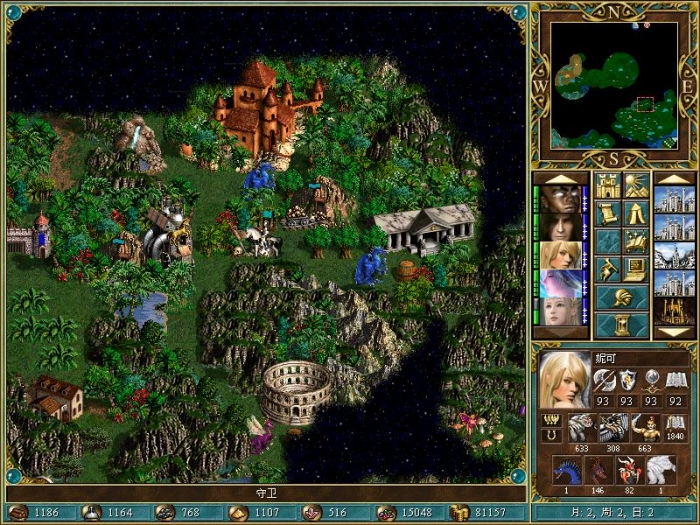The image size is (700, 525).
Task: Click the tent sleep/wake hero button
Action: point(636,213)
